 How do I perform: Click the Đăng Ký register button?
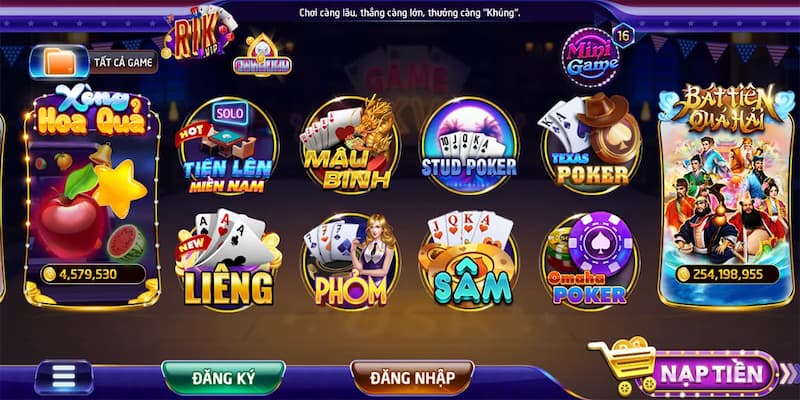click(x=223, y=377)
